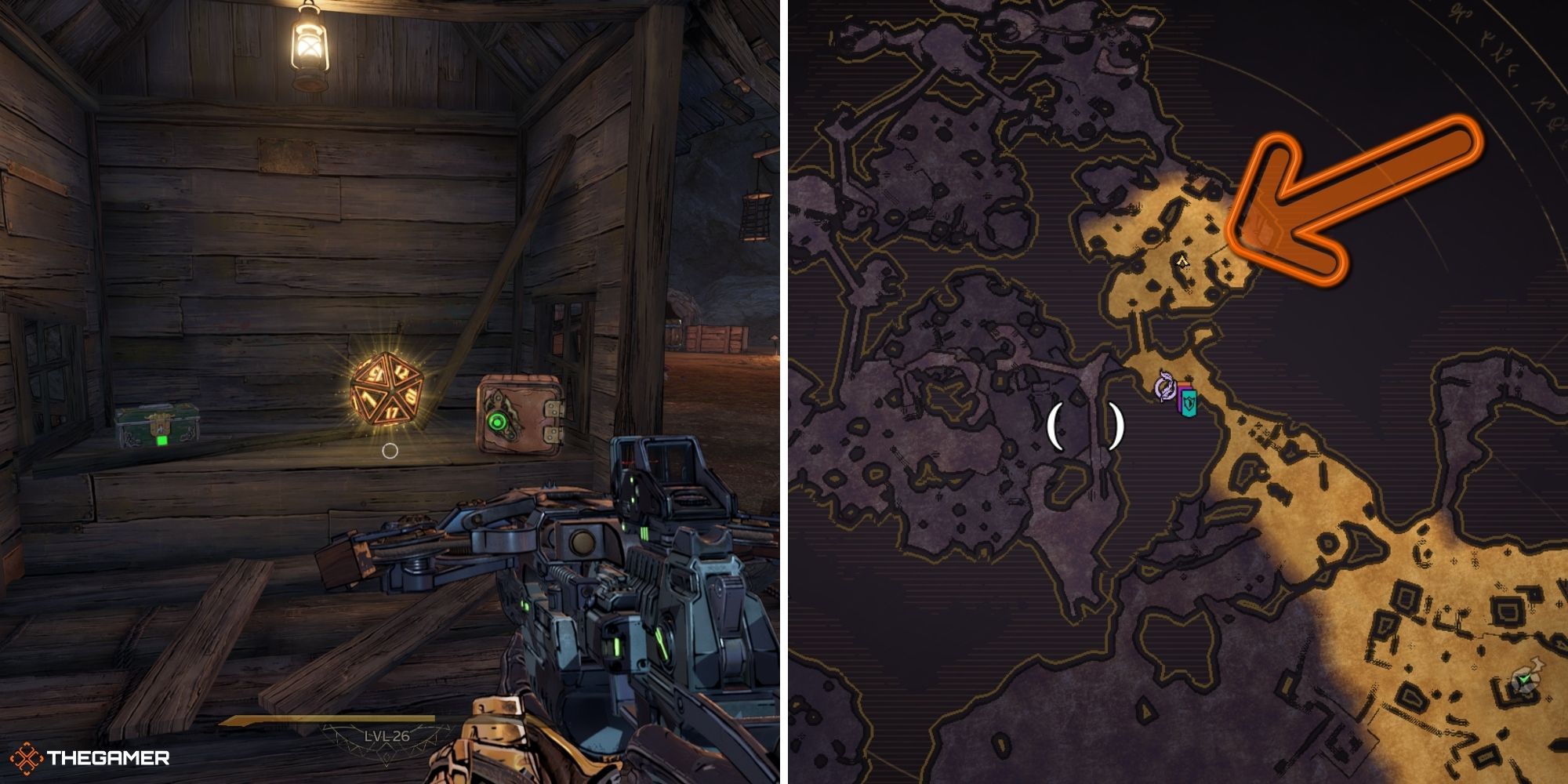Select the orange-purple banner icon on map
Screen dimensions: 1568x784
point(1181,392)
